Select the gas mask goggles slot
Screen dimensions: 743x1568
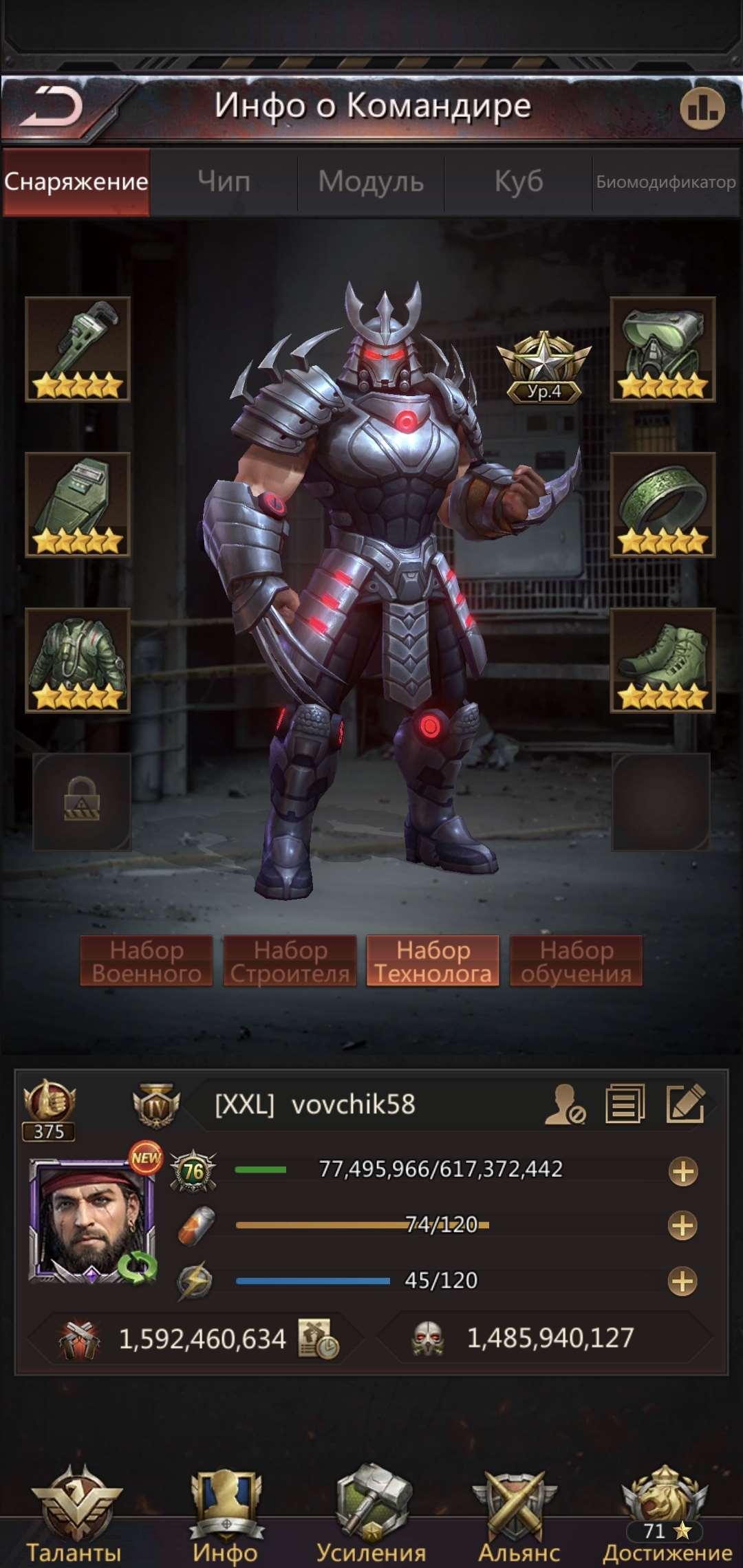click(x=663, y=349)
